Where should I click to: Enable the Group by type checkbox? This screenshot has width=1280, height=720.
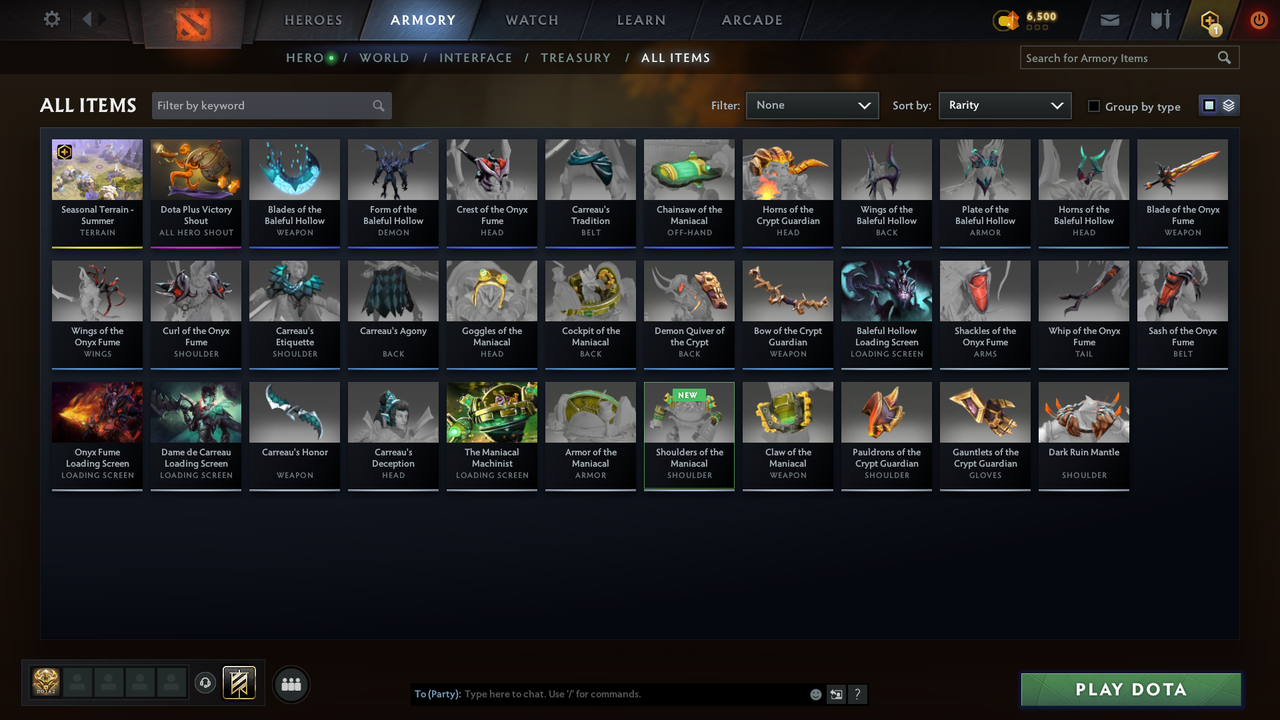click(x=1094, y=106)
